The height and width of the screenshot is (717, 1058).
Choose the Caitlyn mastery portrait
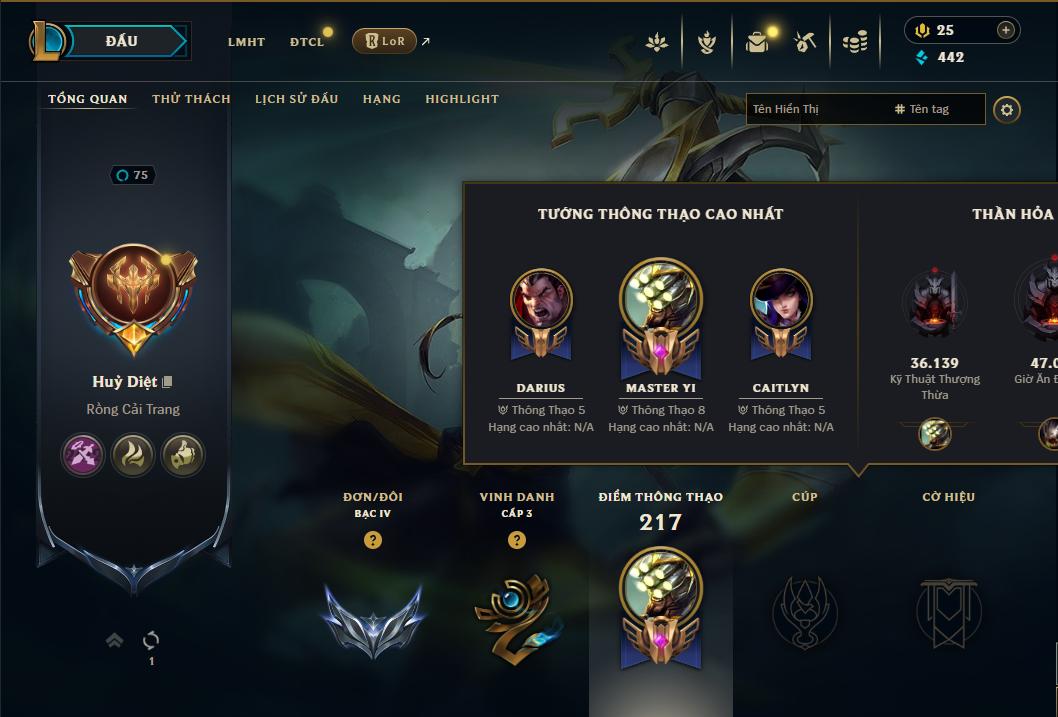(x=781, y=300)
